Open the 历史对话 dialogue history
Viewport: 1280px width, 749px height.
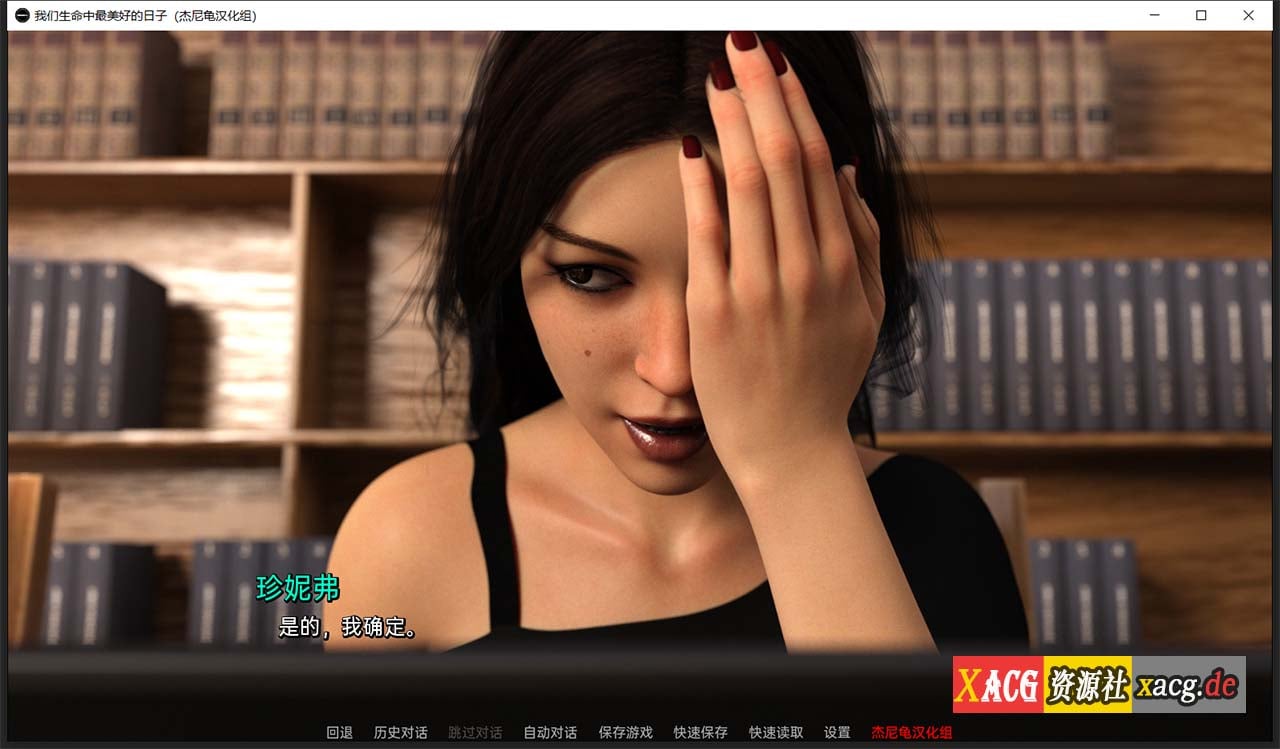402,732
